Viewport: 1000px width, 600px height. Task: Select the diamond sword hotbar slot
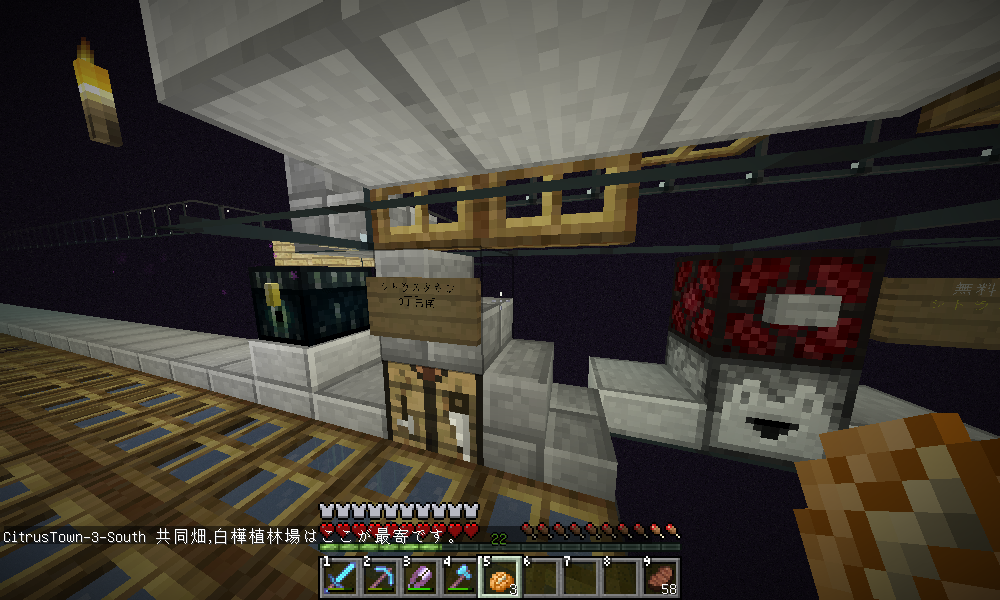[x=339, y=577]
